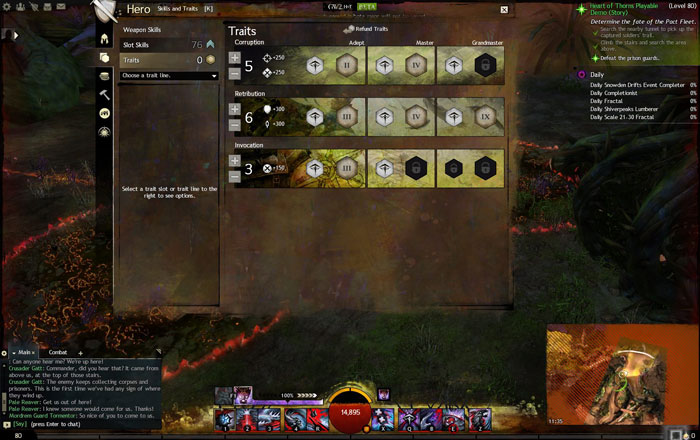
Task: Select Retribution Grandmaster major trait IX
Action: pyautogui.click(x=486, y=117)
